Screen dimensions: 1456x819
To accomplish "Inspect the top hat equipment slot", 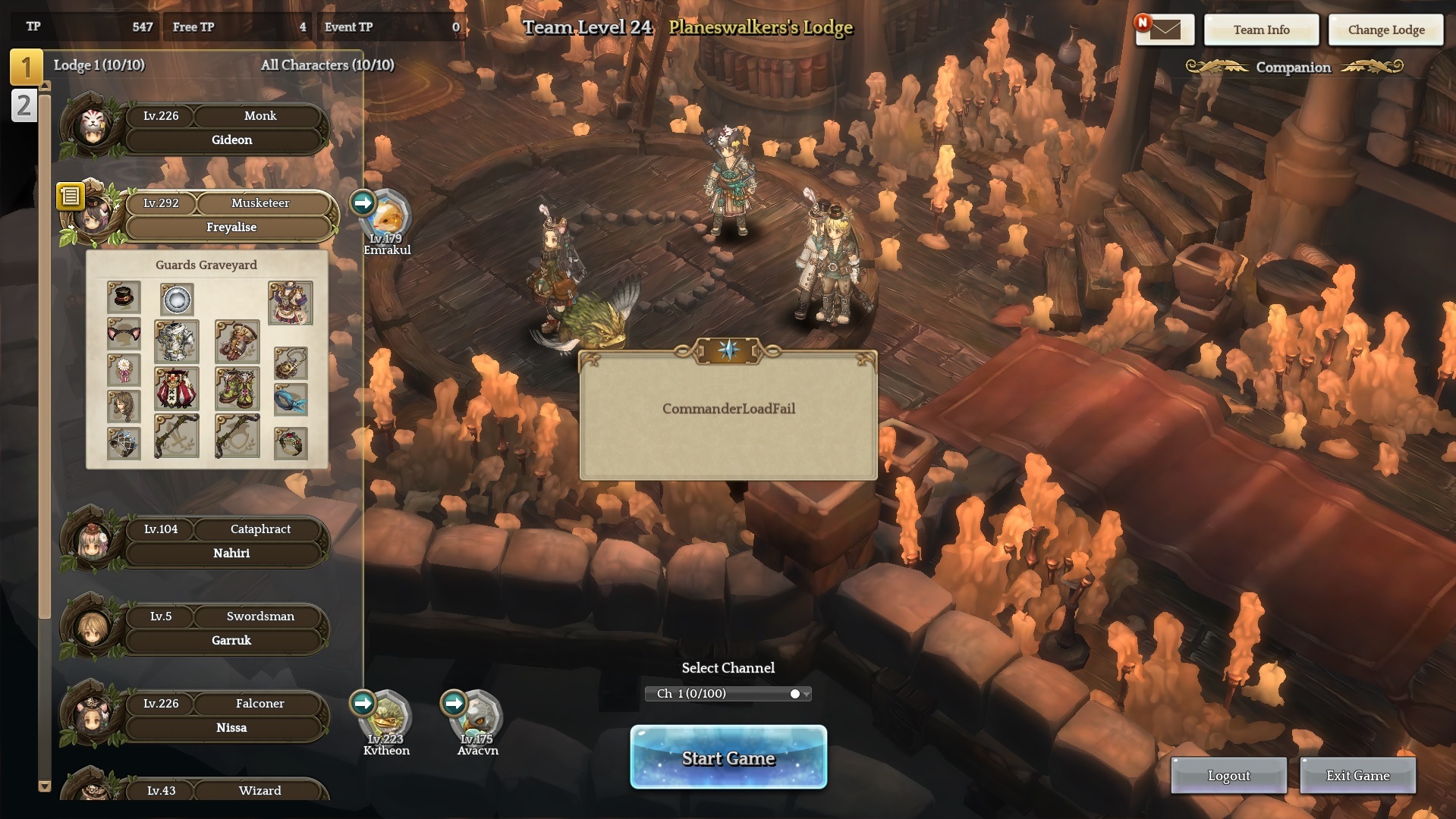I will (124, 297).
